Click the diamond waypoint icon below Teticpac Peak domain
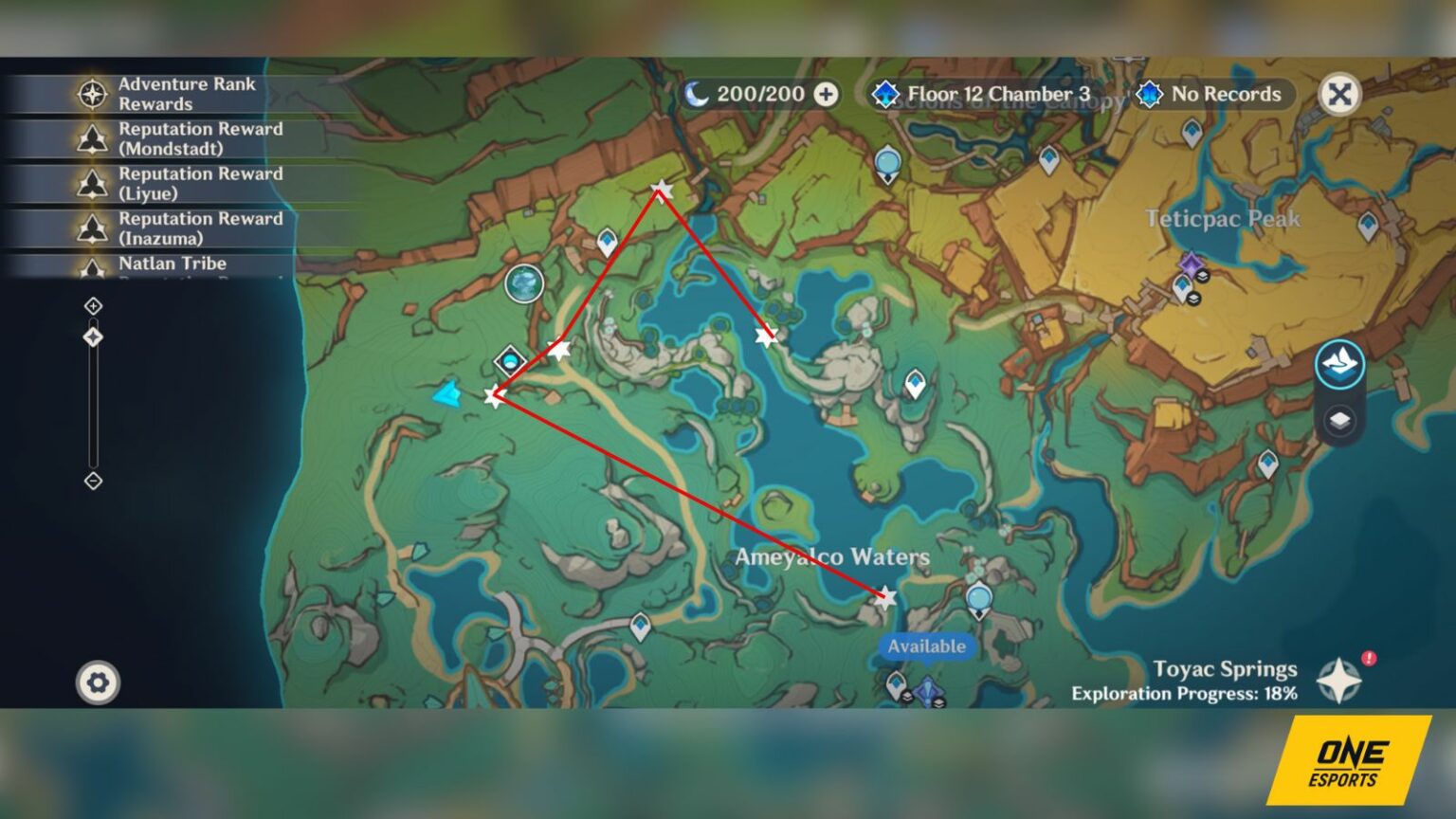Image resolution: width=1456 pixels, height=819 pixels. coord(1181,285)
